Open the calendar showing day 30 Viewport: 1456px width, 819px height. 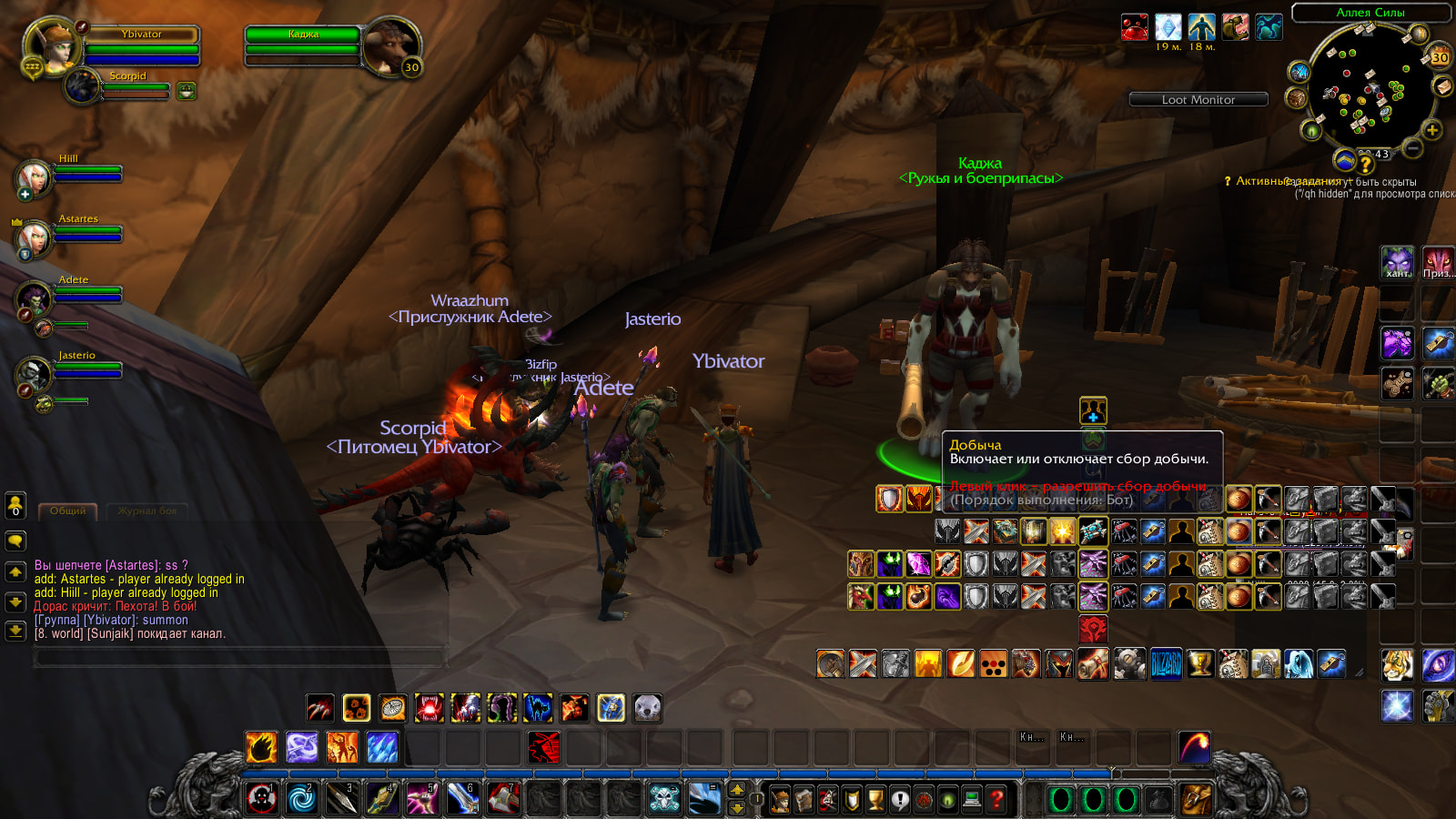(x=1440, y=57)
